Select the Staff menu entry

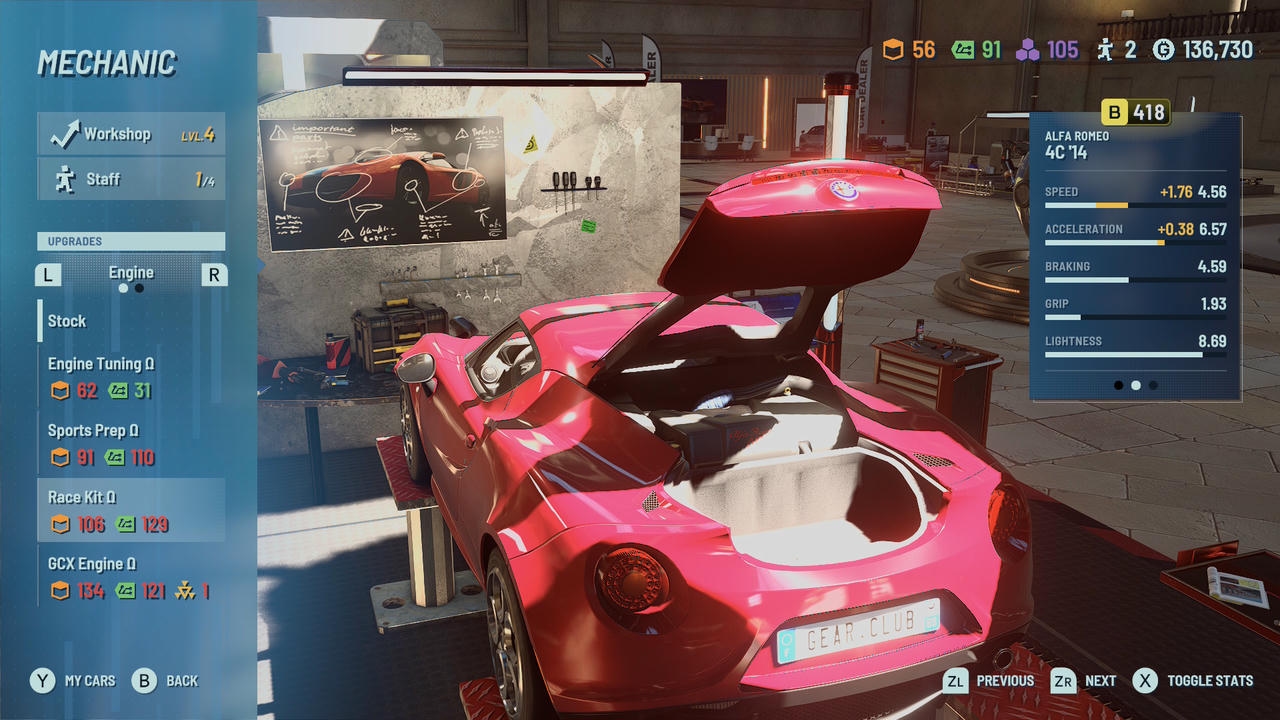(x=131, y=179)
